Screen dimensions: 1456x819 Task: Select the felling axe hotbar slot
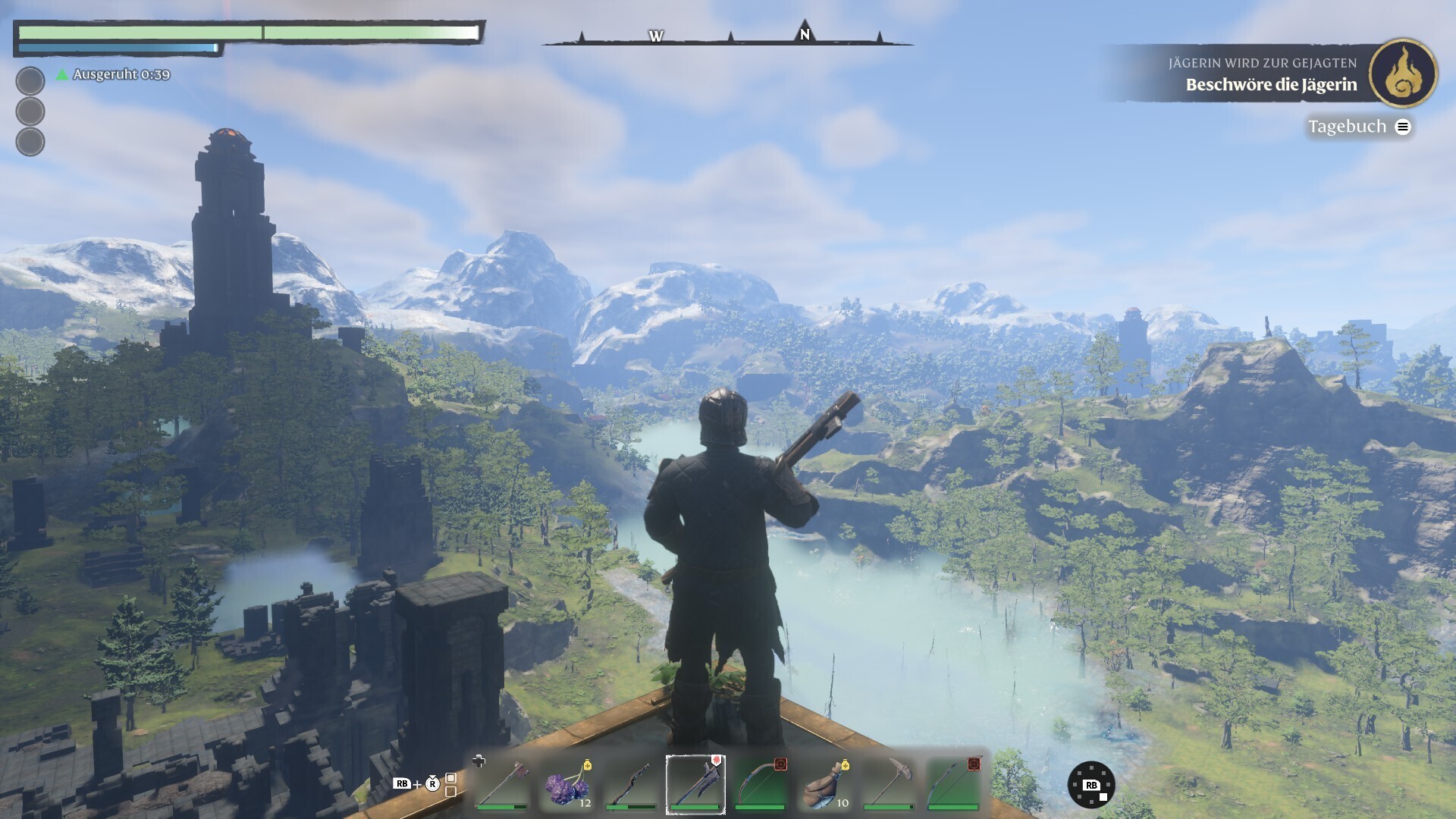[501, 784]
